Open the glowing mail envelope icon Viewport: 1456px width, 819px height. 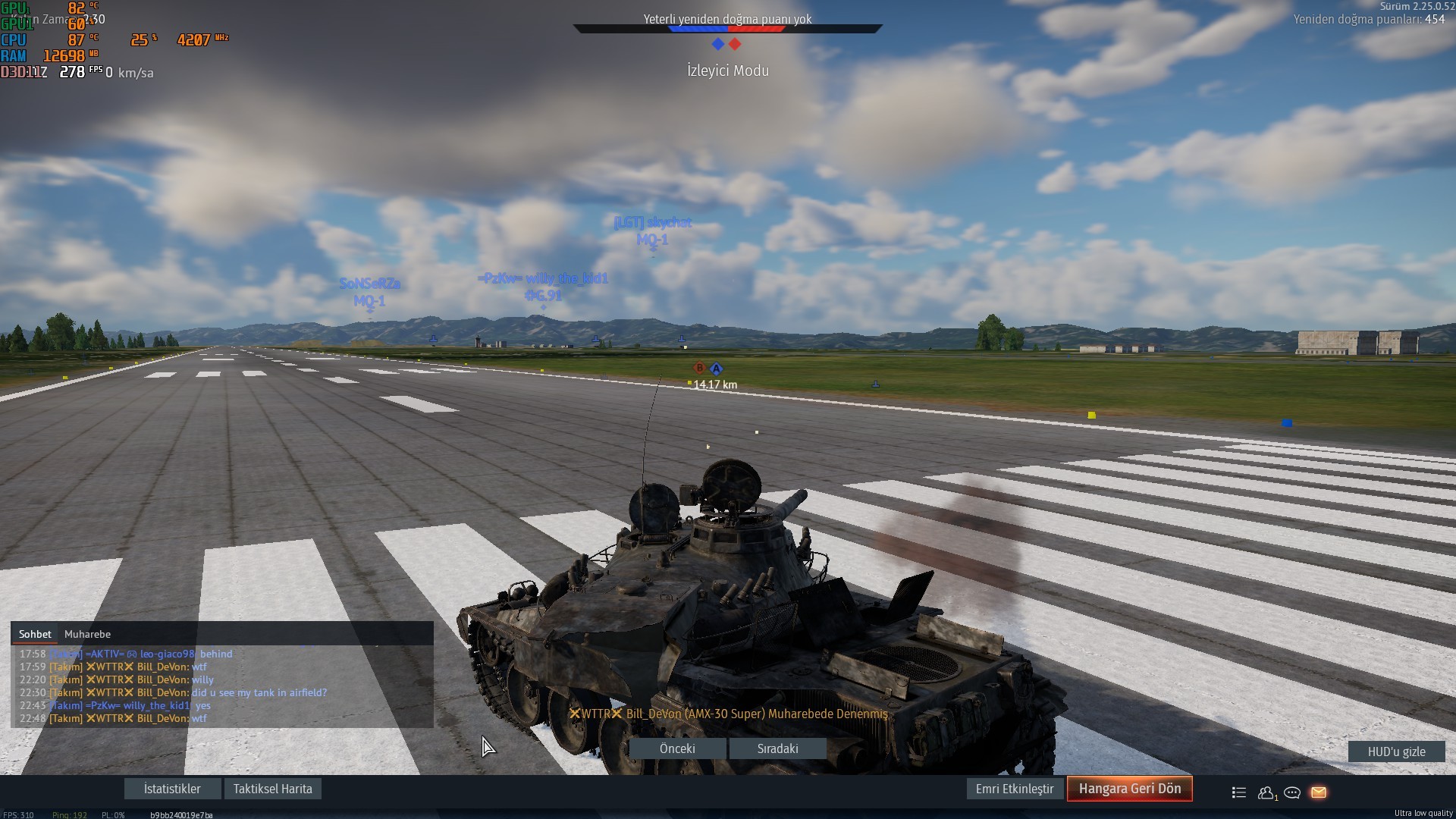1319,792
